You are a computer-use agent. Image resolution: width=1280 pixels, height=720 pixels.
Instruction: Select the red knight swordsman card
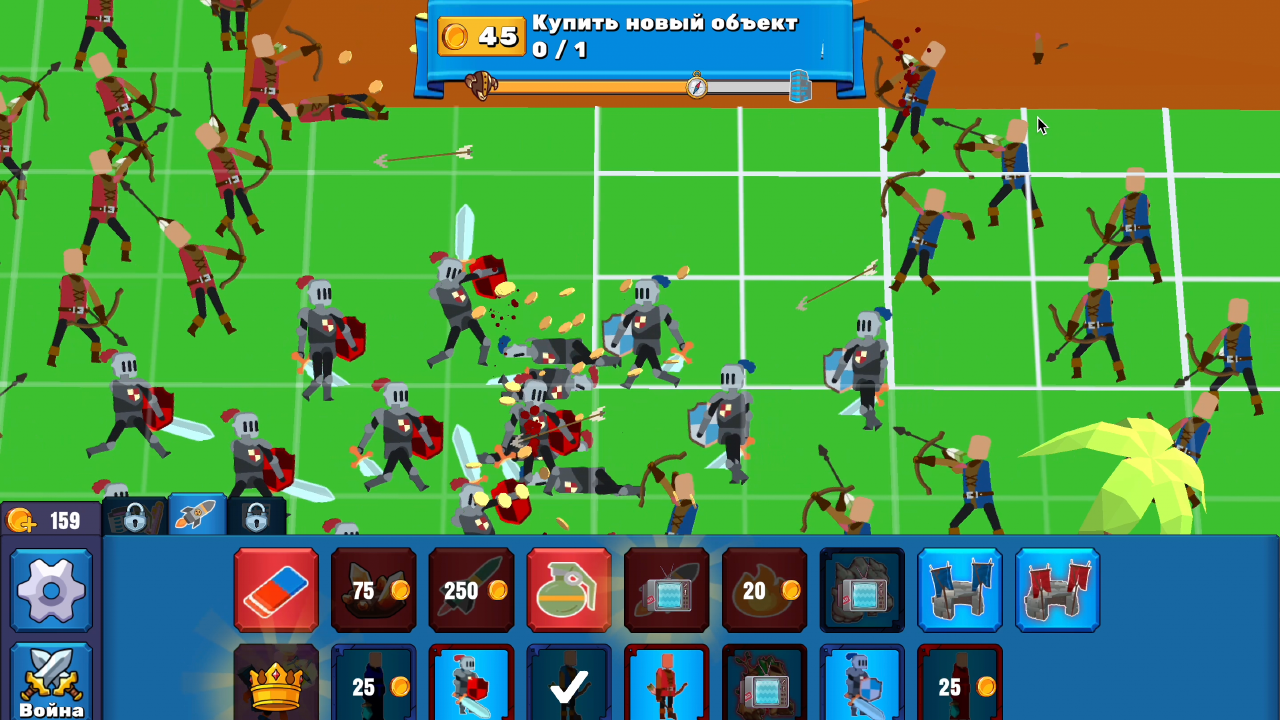point(471,690)
